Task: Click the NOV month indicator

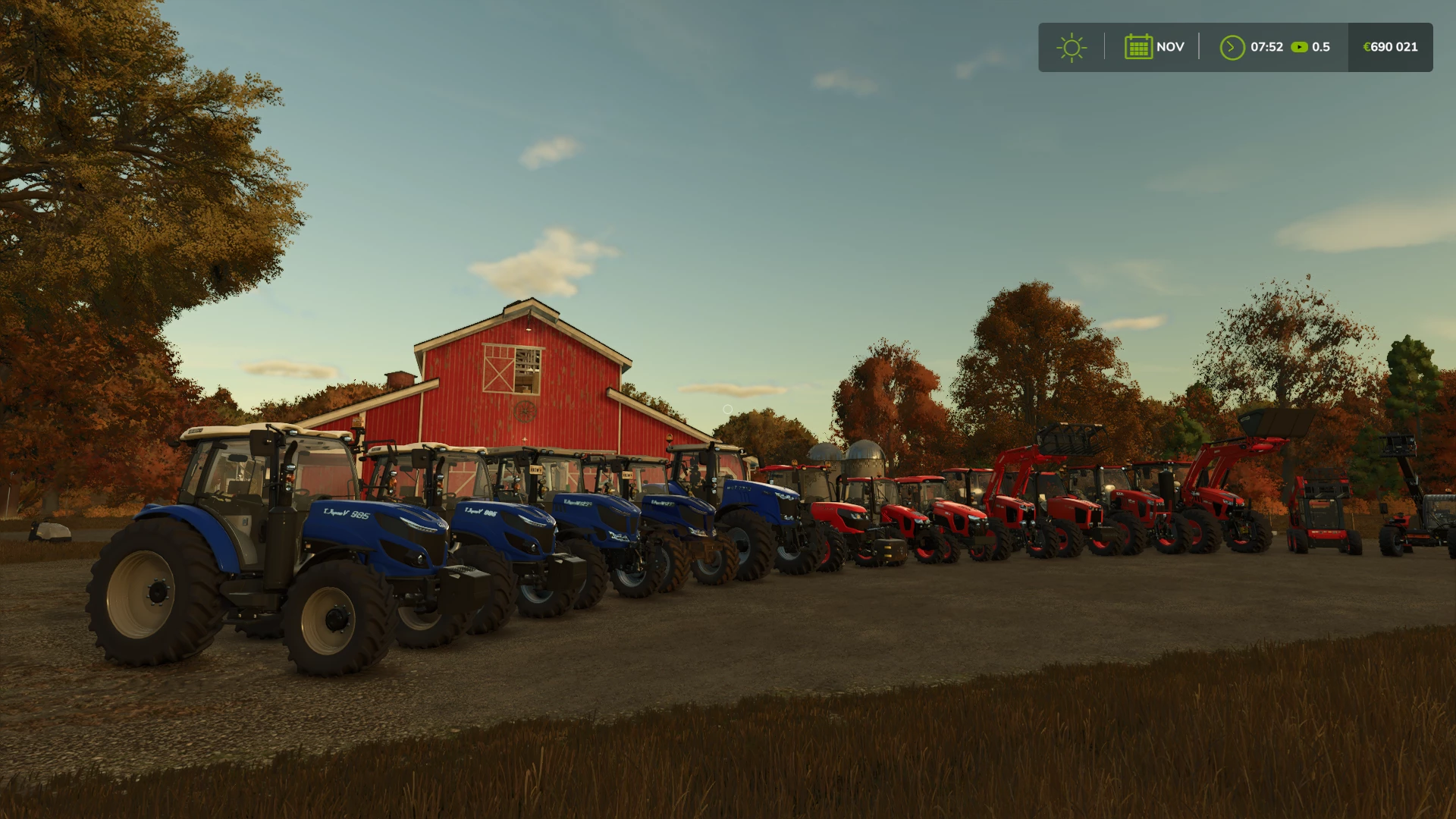Action: tap(1170, 47)
